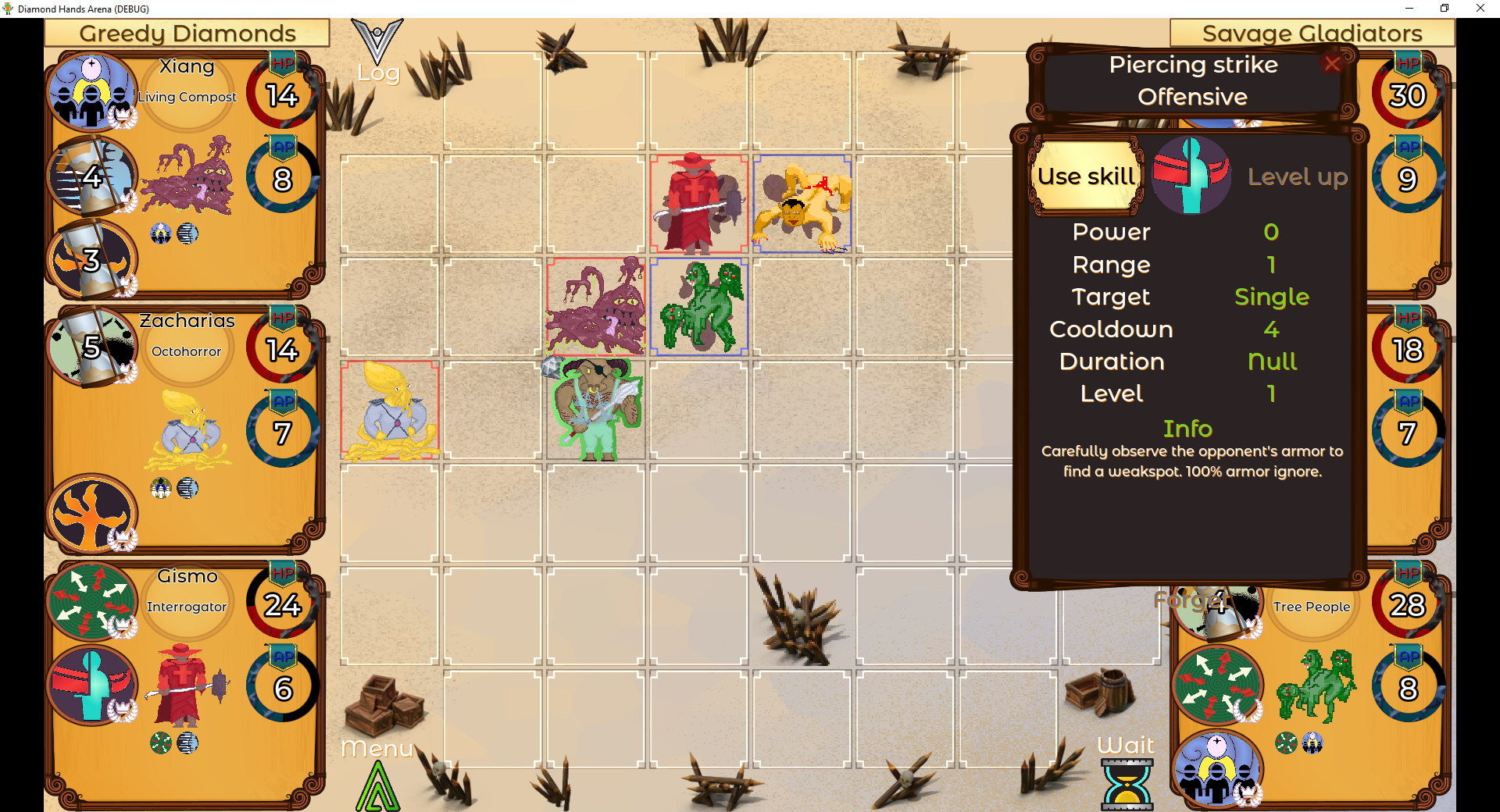Click Xiang's hourglass skill showing cooldown 4
Viewport: 1500px width, 812px height.
[x=92, y=176]
